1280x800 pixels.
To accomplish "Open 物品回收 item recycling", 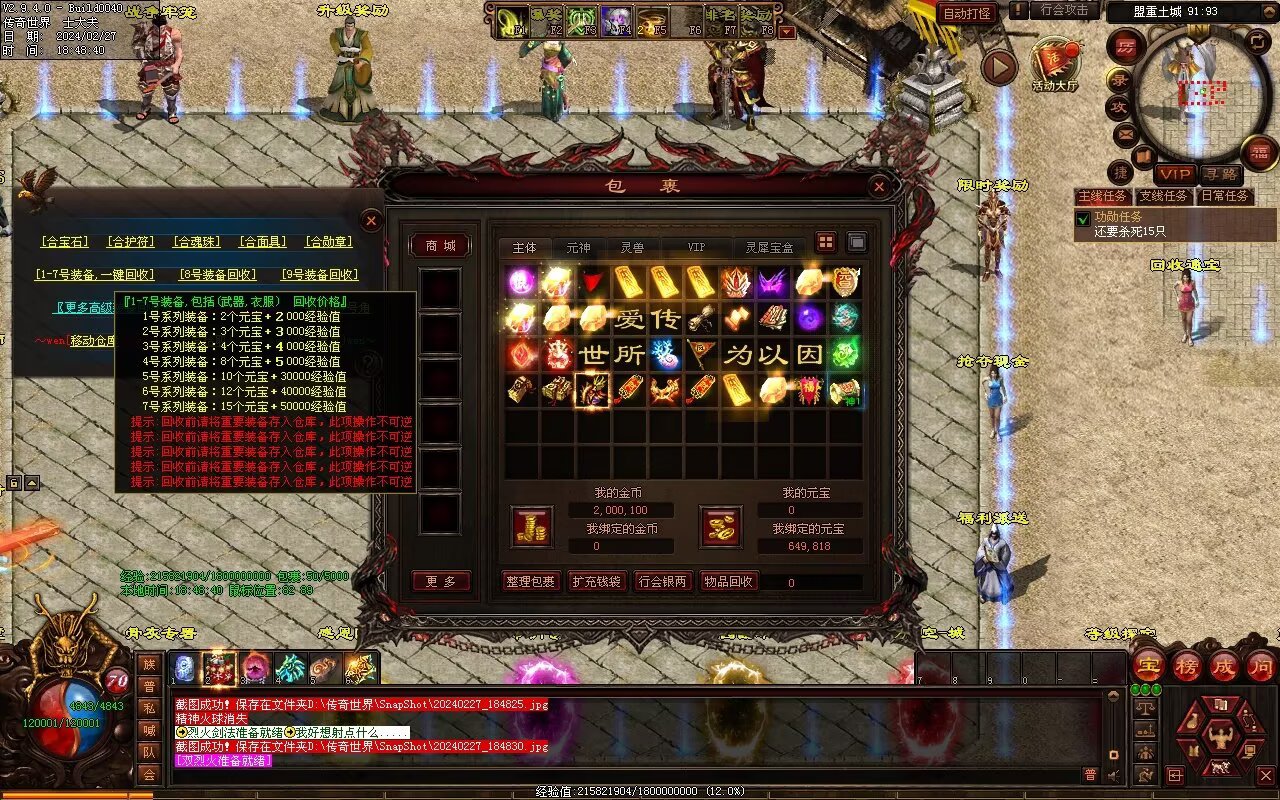I will pyautogui.click(x=728, y=581).
